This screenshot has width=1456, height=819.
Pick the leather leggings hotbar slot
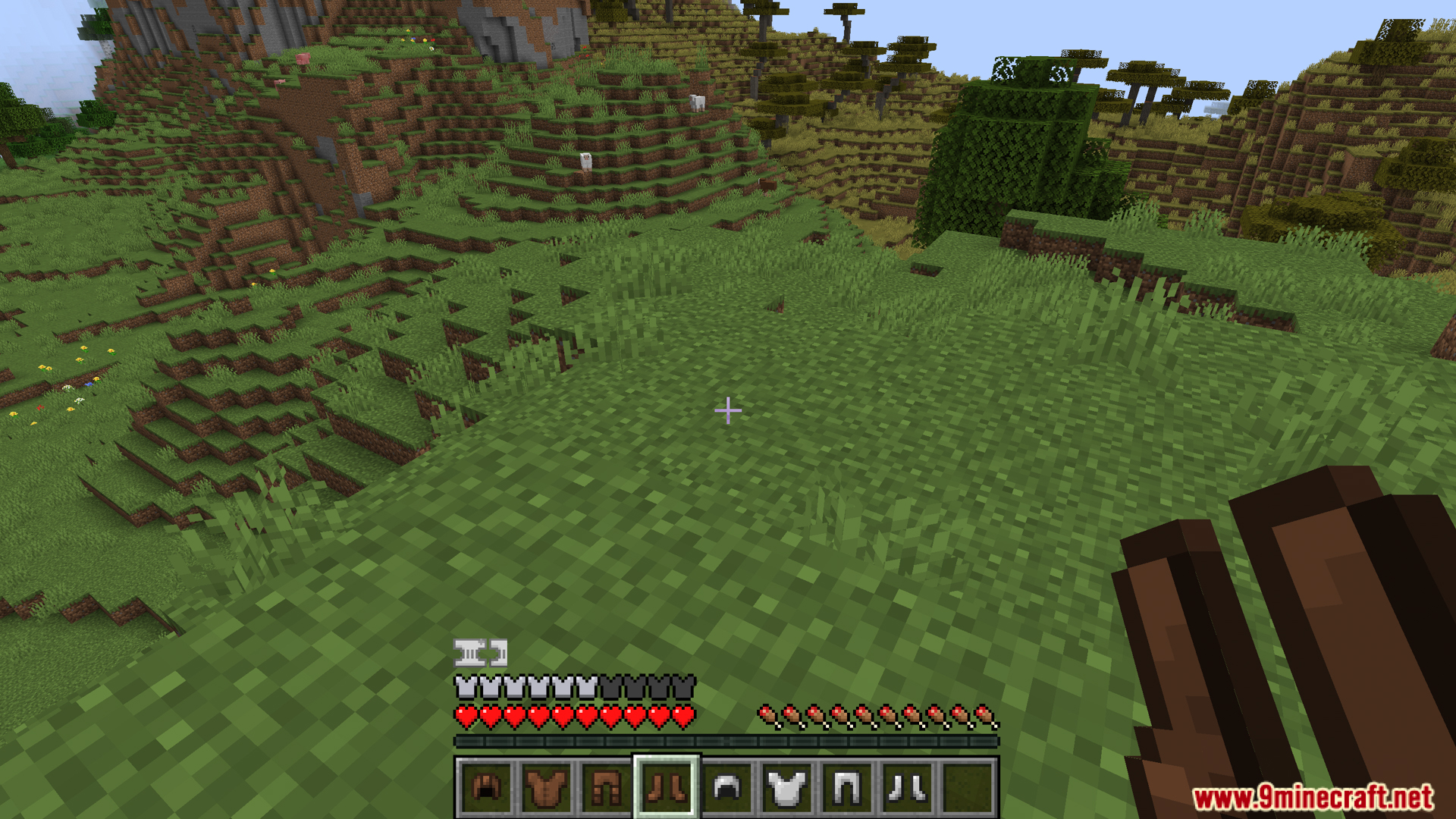click(606, 788)
